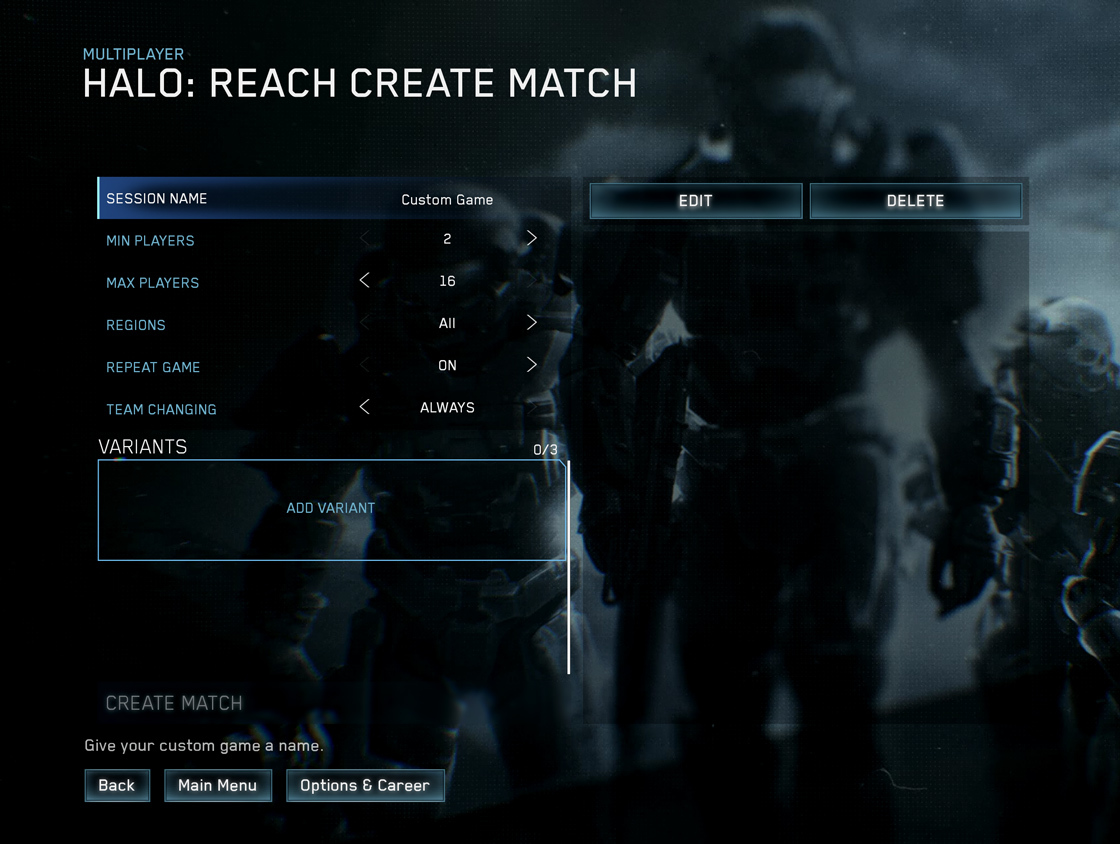This screenshot has width=1120, height=844.
Task: Go Back to previous screen
Action: 116,785
